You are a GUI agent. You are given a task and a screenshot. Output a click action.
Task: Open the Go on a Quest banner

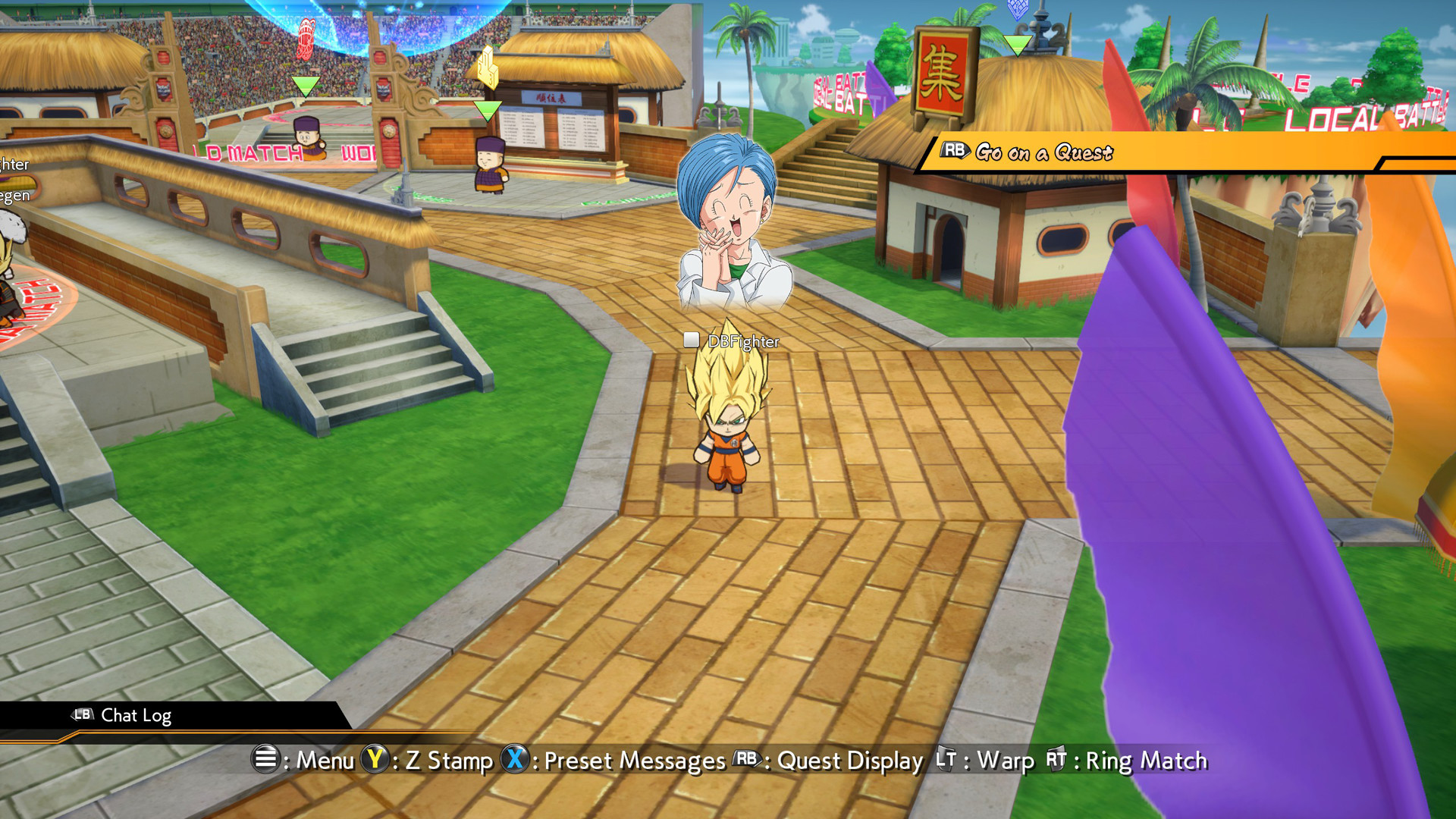coord(1043,152)
